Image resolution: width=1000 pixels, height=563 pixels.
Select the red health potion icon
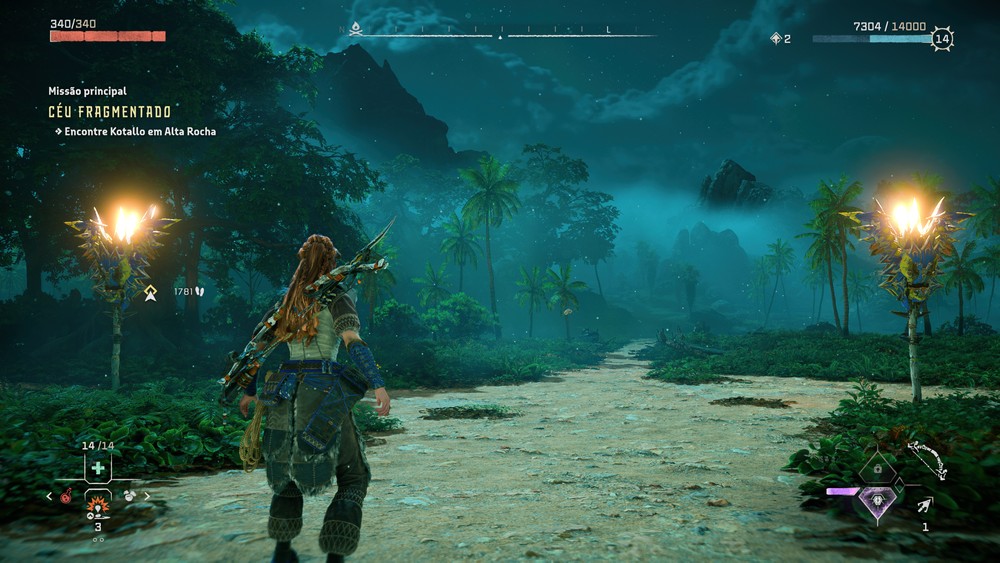pos(66,496)
